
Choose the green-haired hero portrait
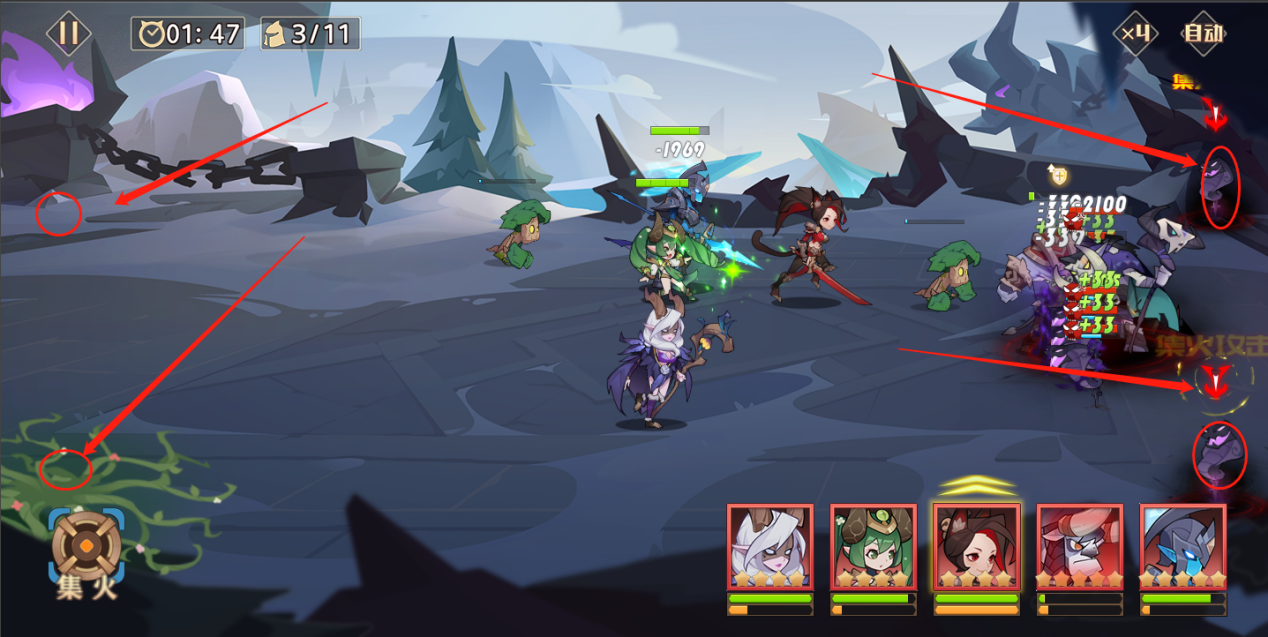(x=873, y=547)
